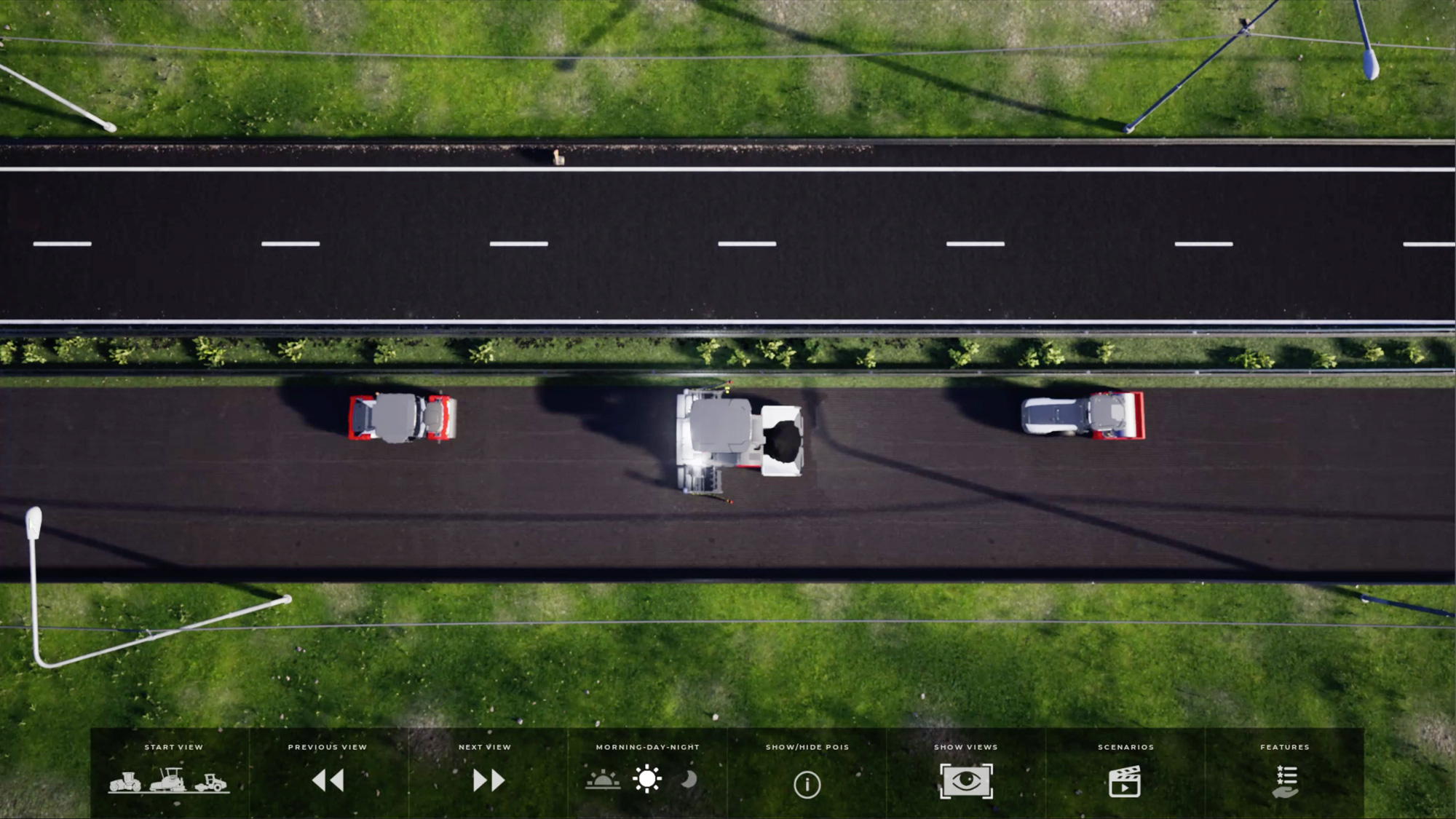This screenshot has width=1456, height=819.
Task: Go to the previous view
Action: click(x=328, y=780)
